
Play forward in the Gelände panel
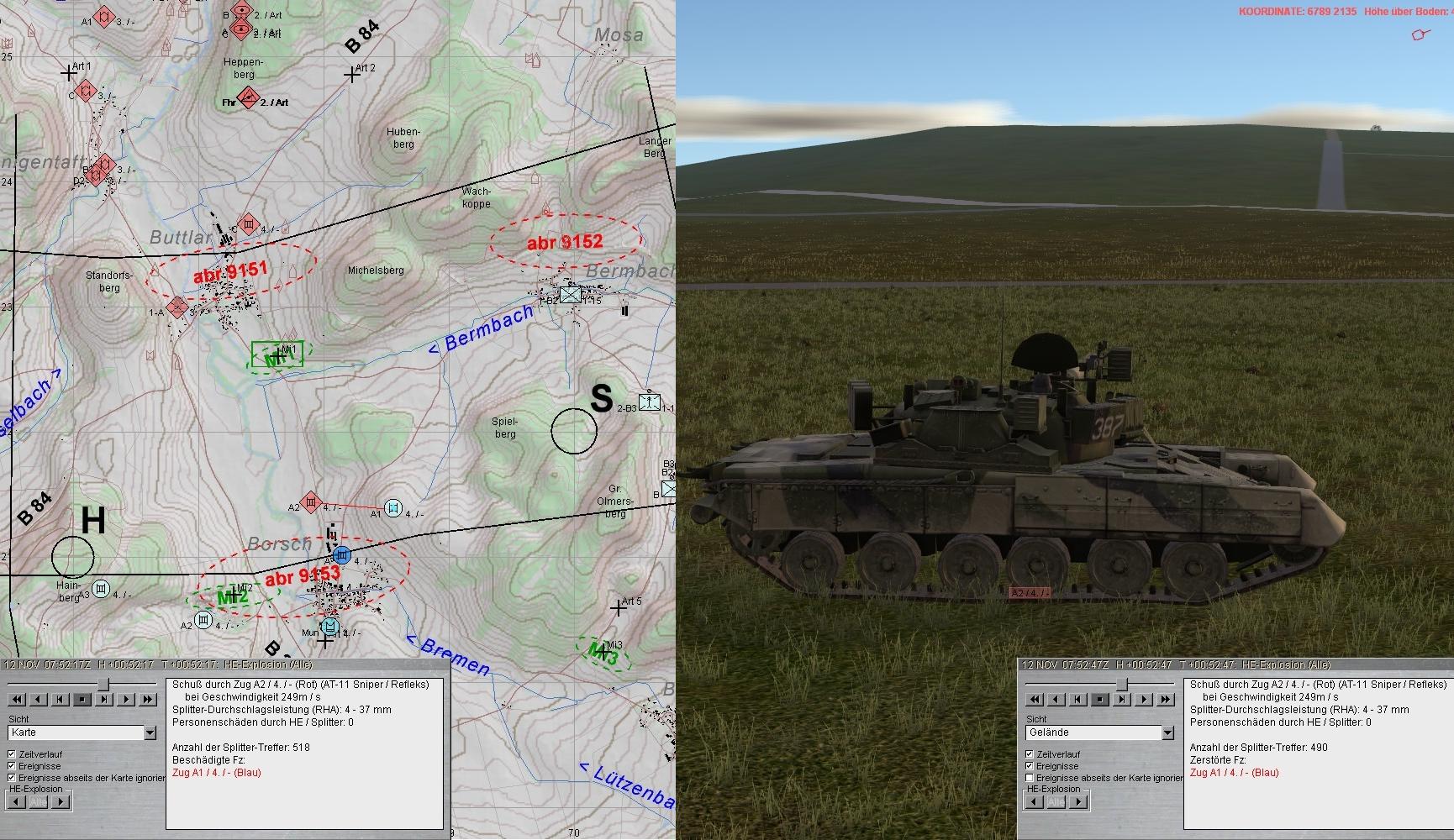click(x=1143, y=699)
